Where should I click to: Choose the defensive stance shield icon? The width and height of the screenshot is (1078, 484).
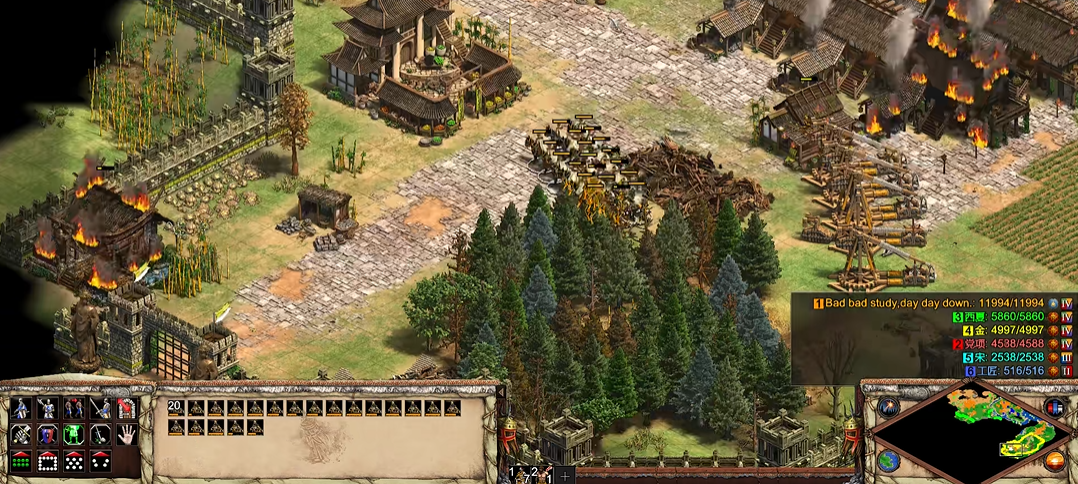(47, 434)
